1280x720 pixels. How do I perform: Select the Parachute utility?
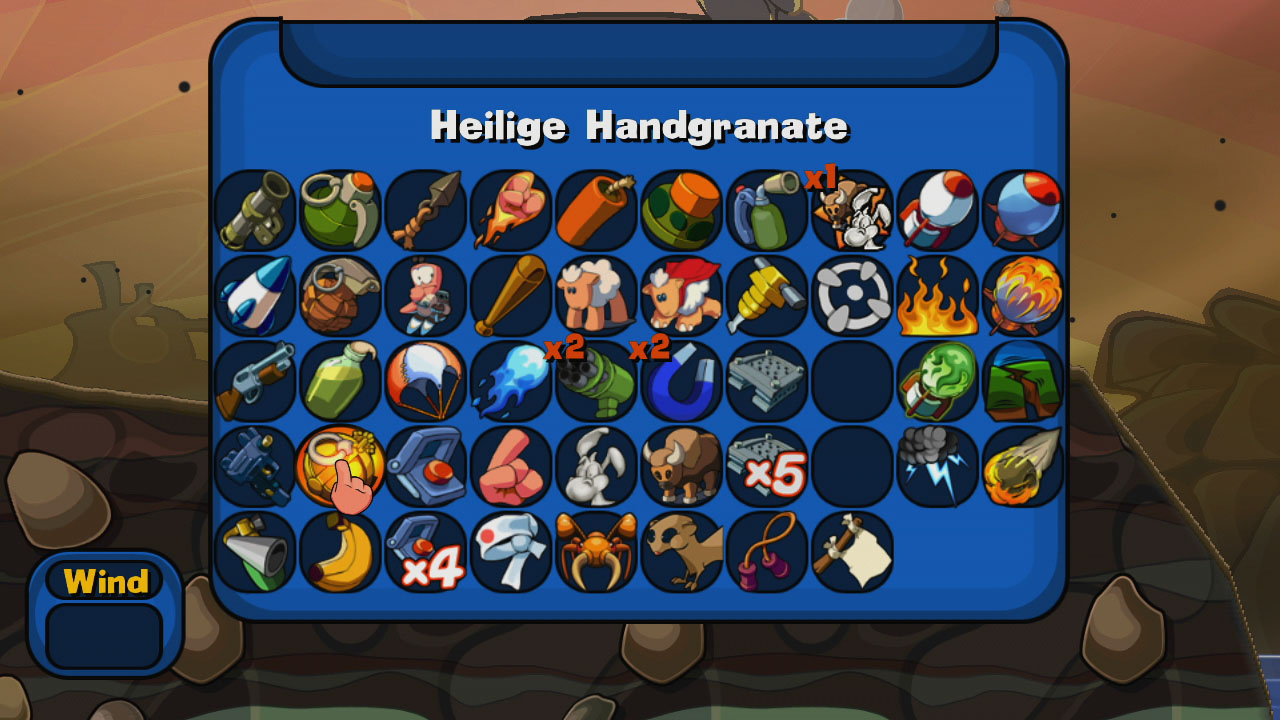coord(424,380)
